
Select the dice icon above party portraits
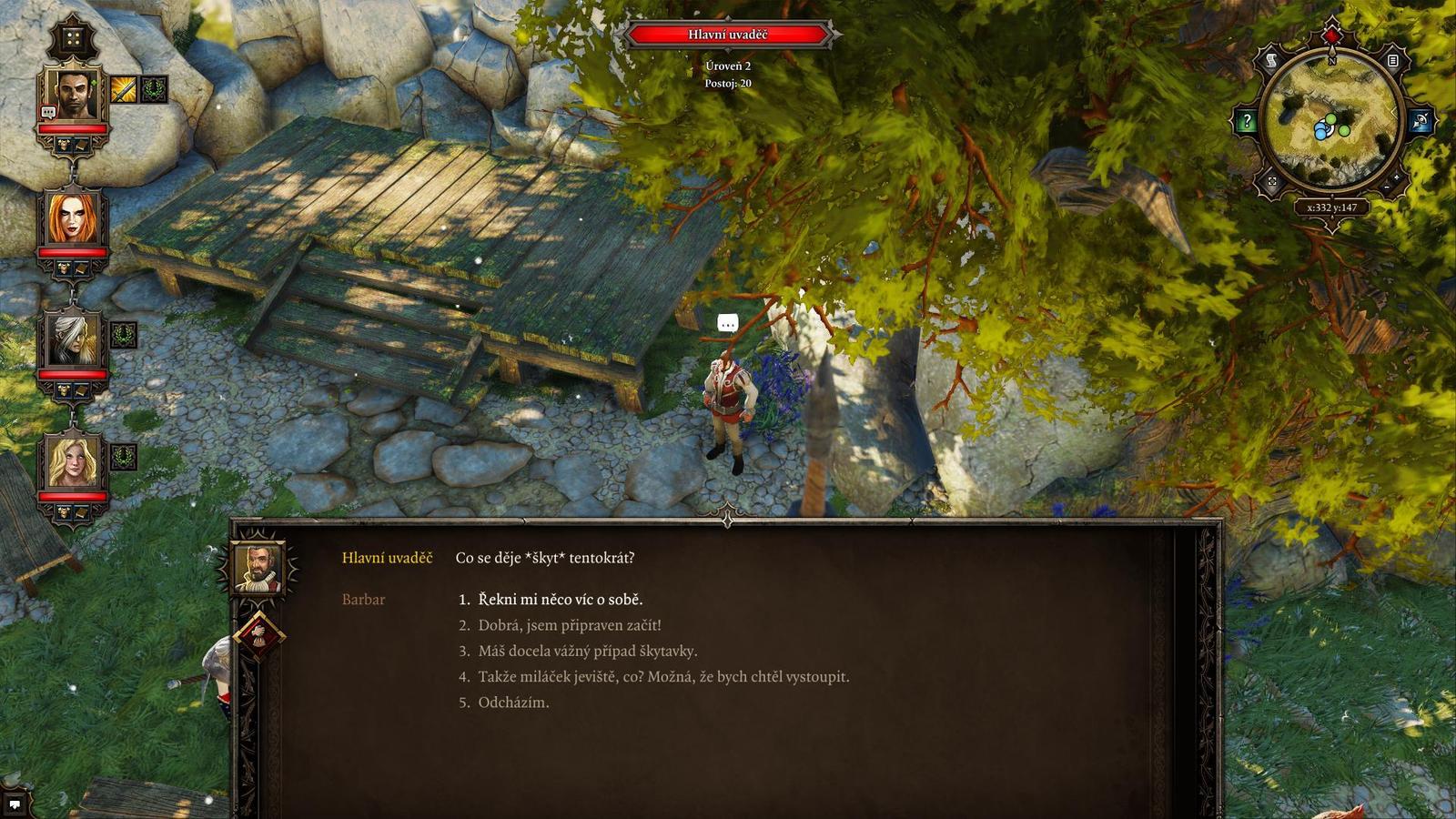coord(74,36)
